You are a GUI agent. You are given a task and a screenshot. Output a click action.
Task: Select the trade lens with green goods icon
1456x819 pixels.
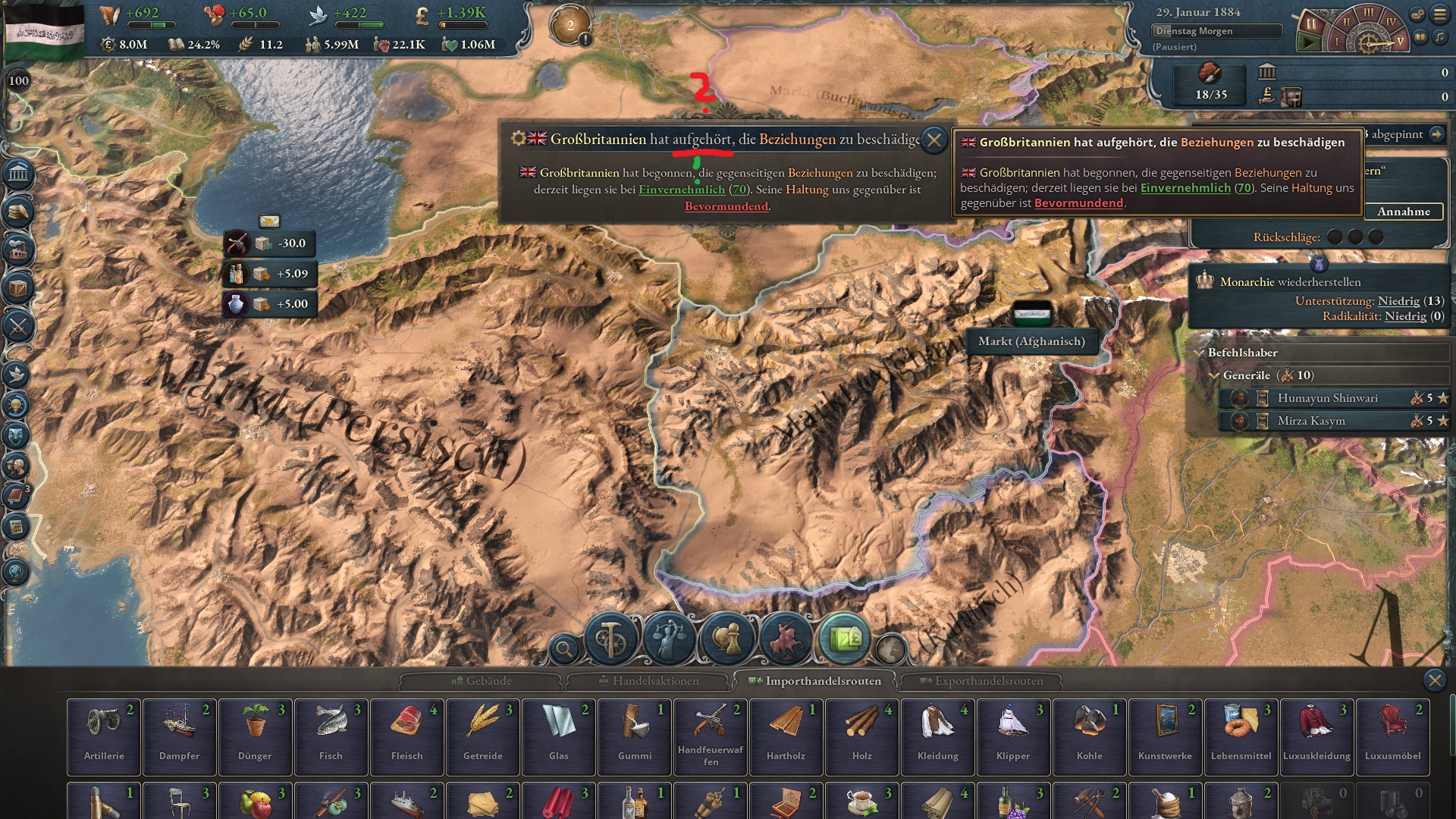tap(845, 639)
